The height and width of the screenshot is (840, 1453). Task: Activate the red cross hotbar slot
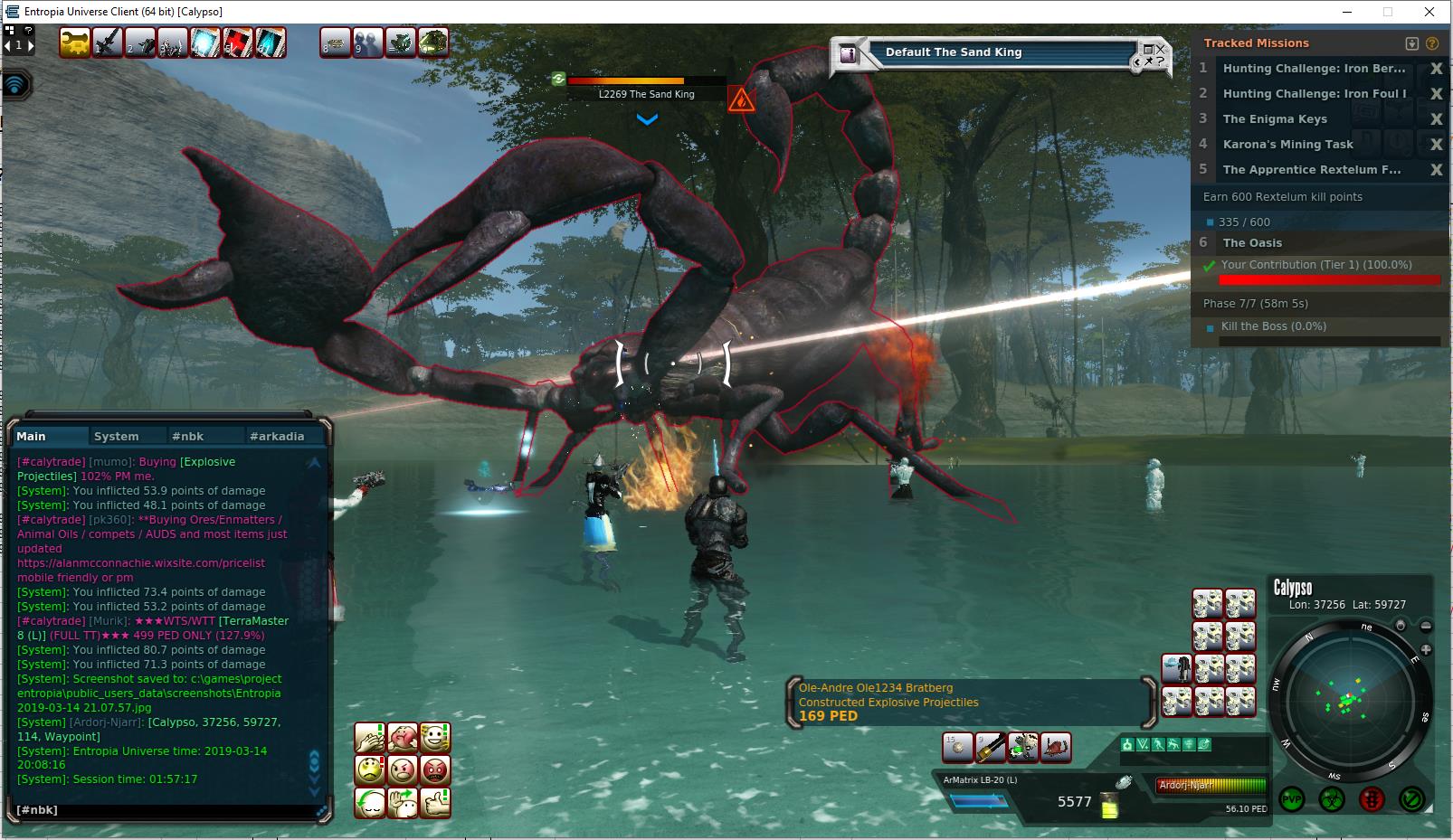click(238, 42)
